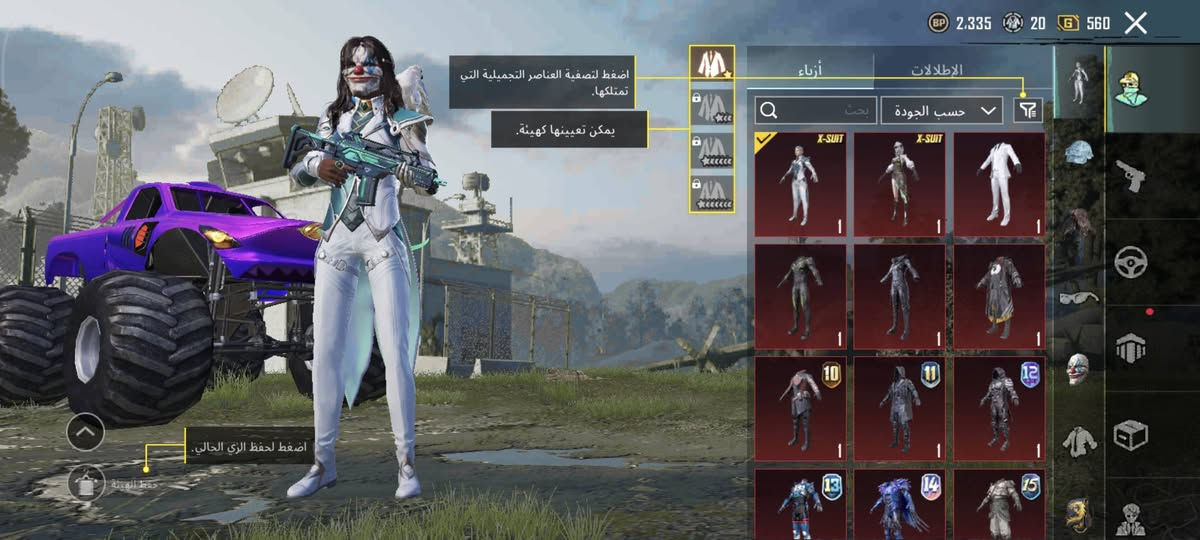Open the steering wheel vehicles category
This screenshot has height=540, width=1200.
1130,262
